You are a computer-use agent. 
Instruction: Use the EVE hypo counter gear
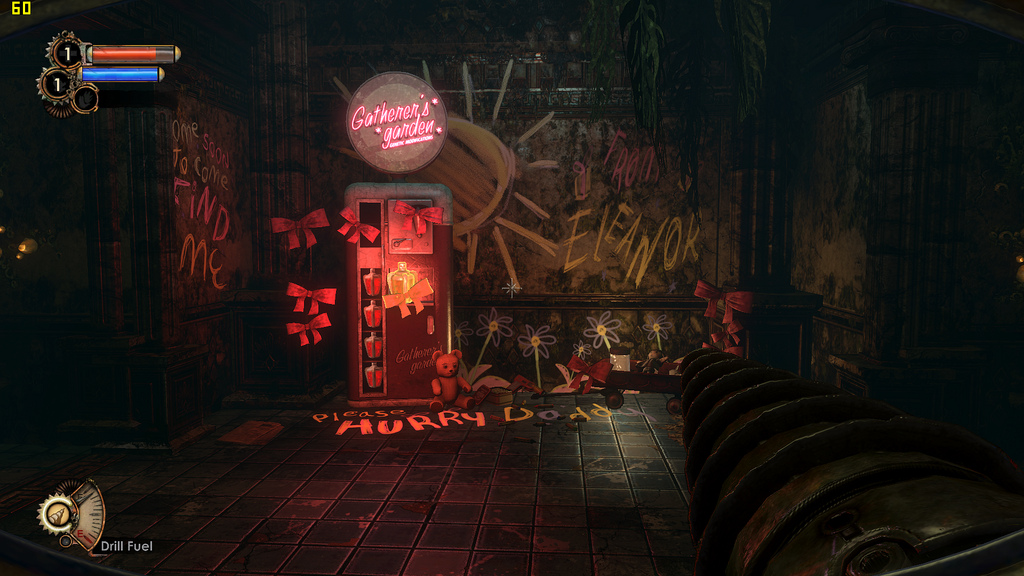pyautogui.click(x=56, y=84)
